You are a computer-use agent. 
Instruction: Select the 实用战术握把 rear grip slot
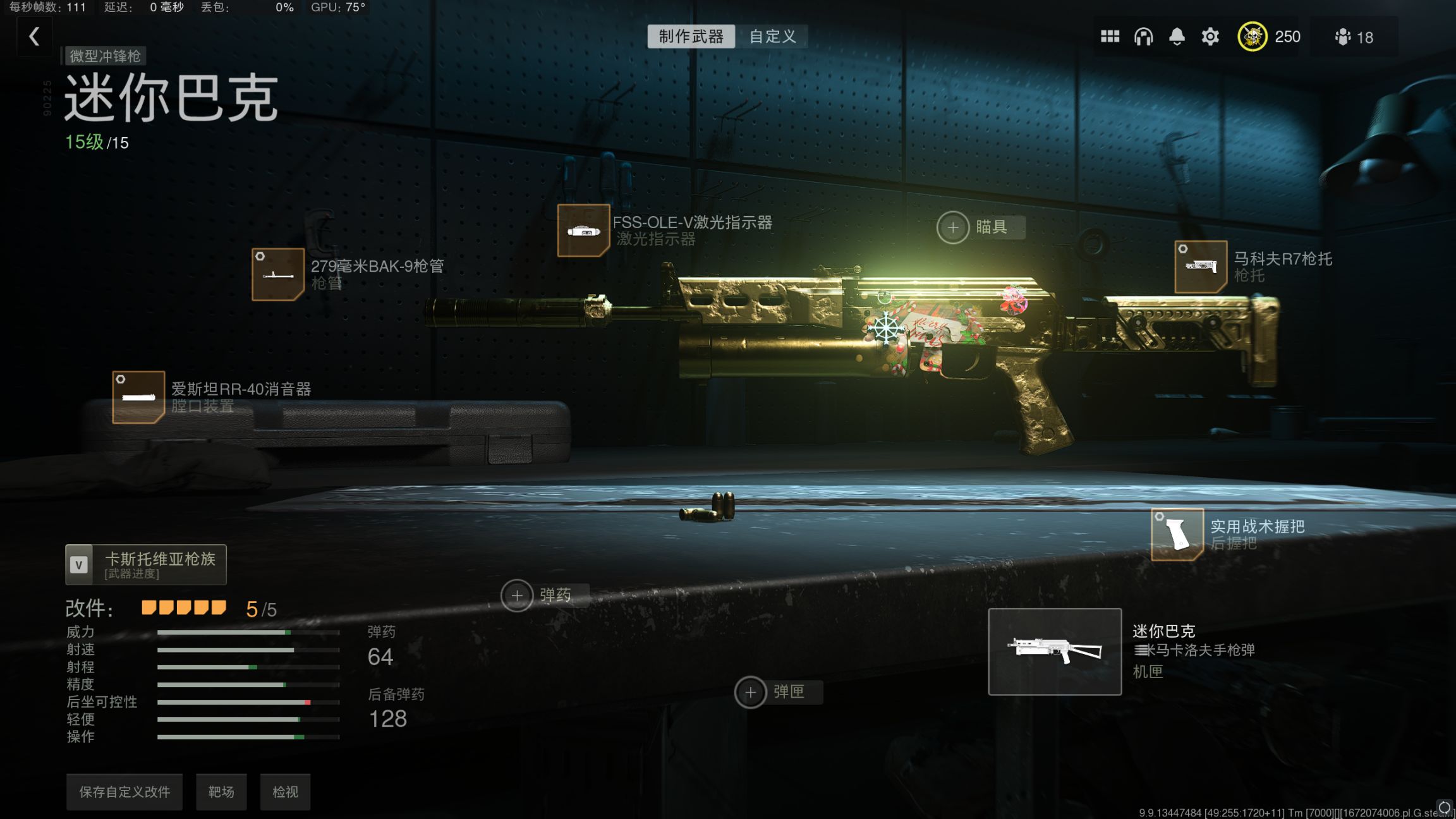pos(1177,535)
